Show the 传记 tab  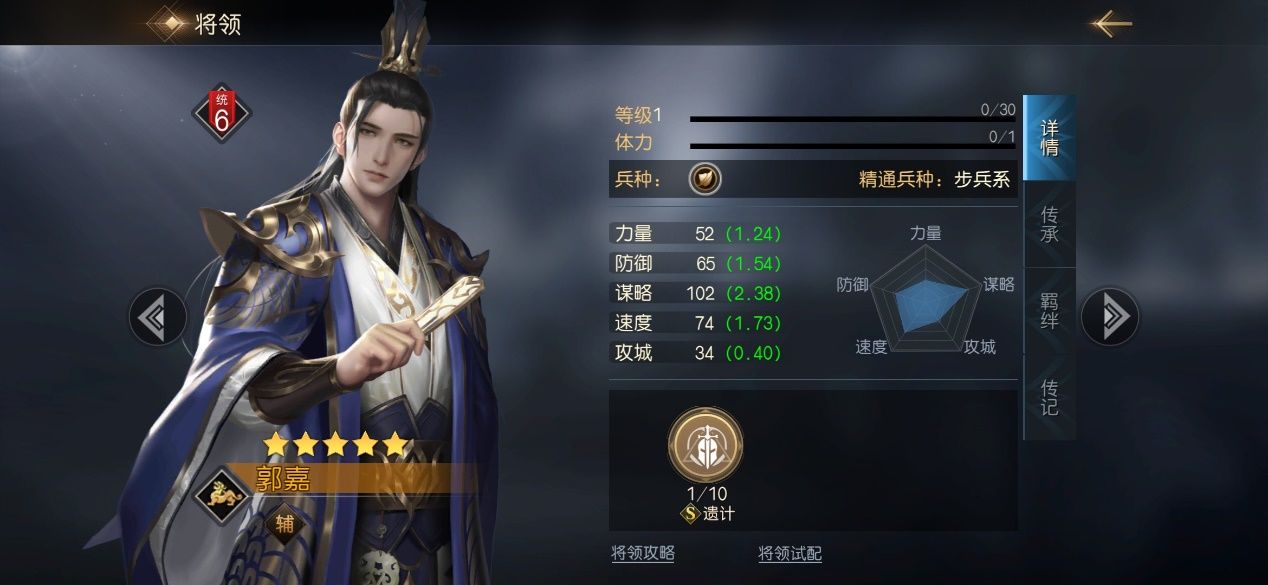click(1049, 397)
